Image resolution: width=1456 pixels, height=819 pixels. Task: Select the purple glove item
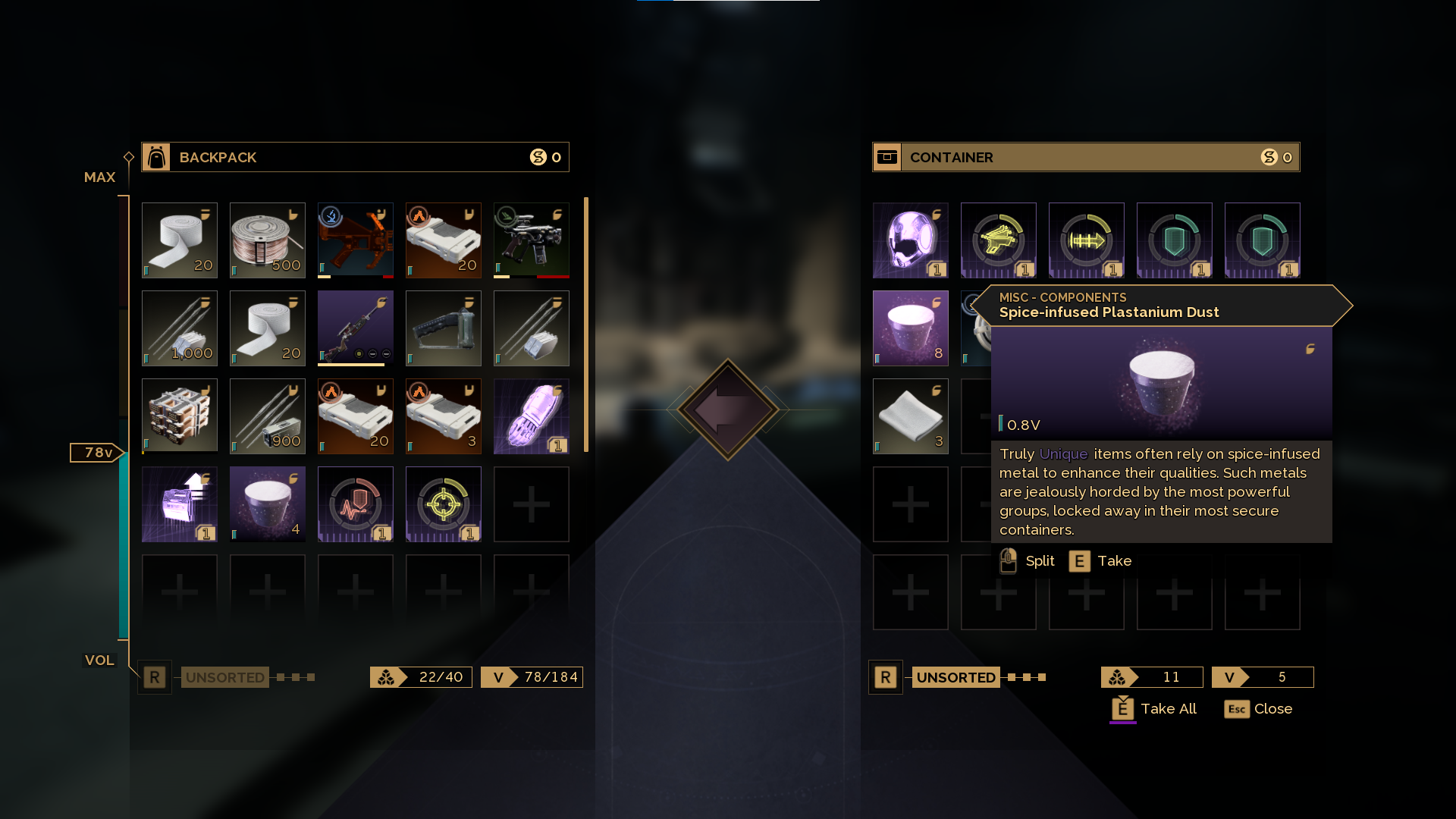(x=531, y=416)
